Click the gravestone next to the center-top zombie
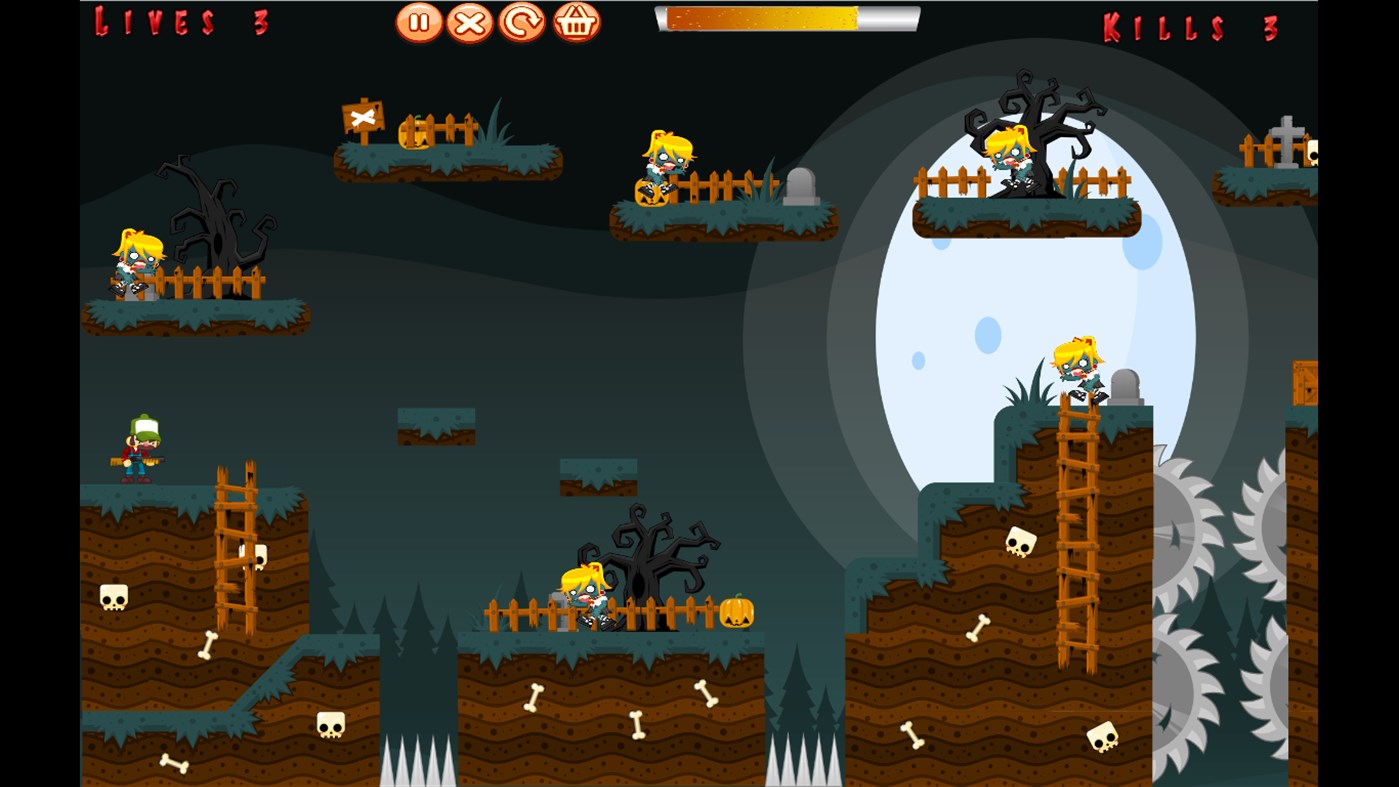 coord(799,185)
